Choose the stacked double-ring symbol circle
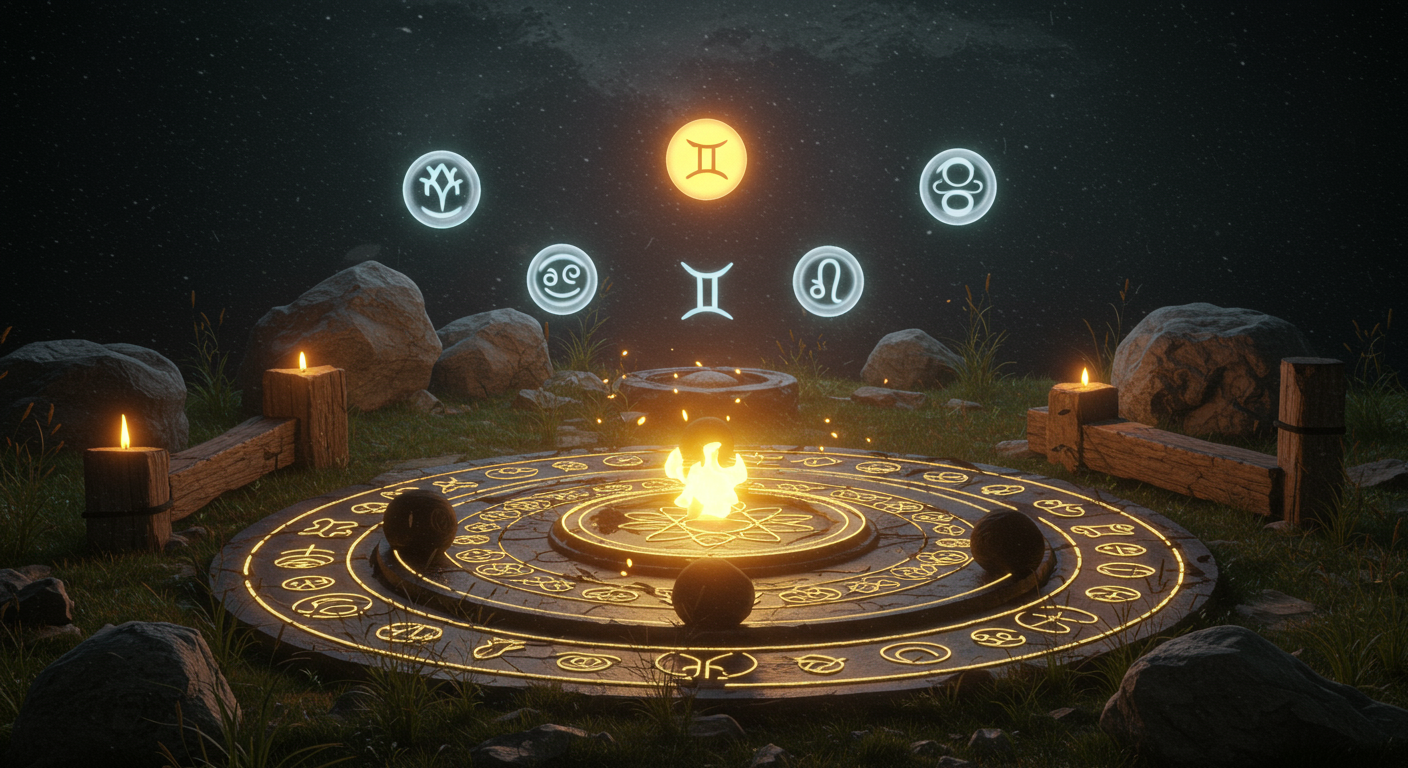 [958, 186]
